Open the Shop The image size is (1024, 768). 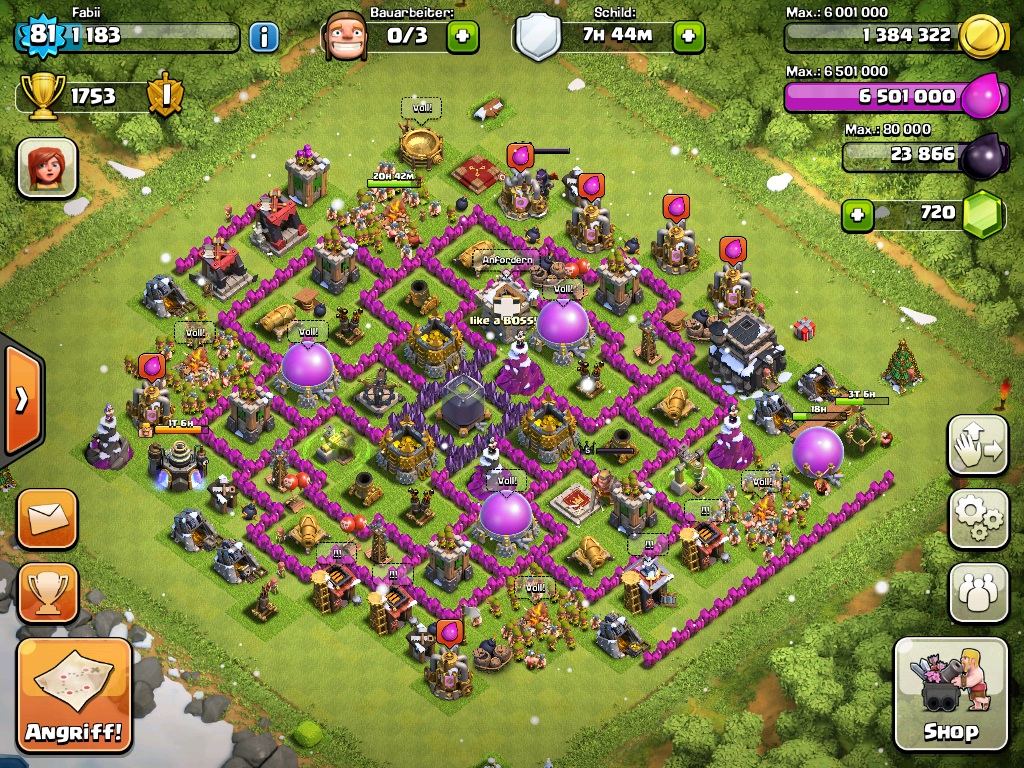pyautogui.click(x=950, y=694)
